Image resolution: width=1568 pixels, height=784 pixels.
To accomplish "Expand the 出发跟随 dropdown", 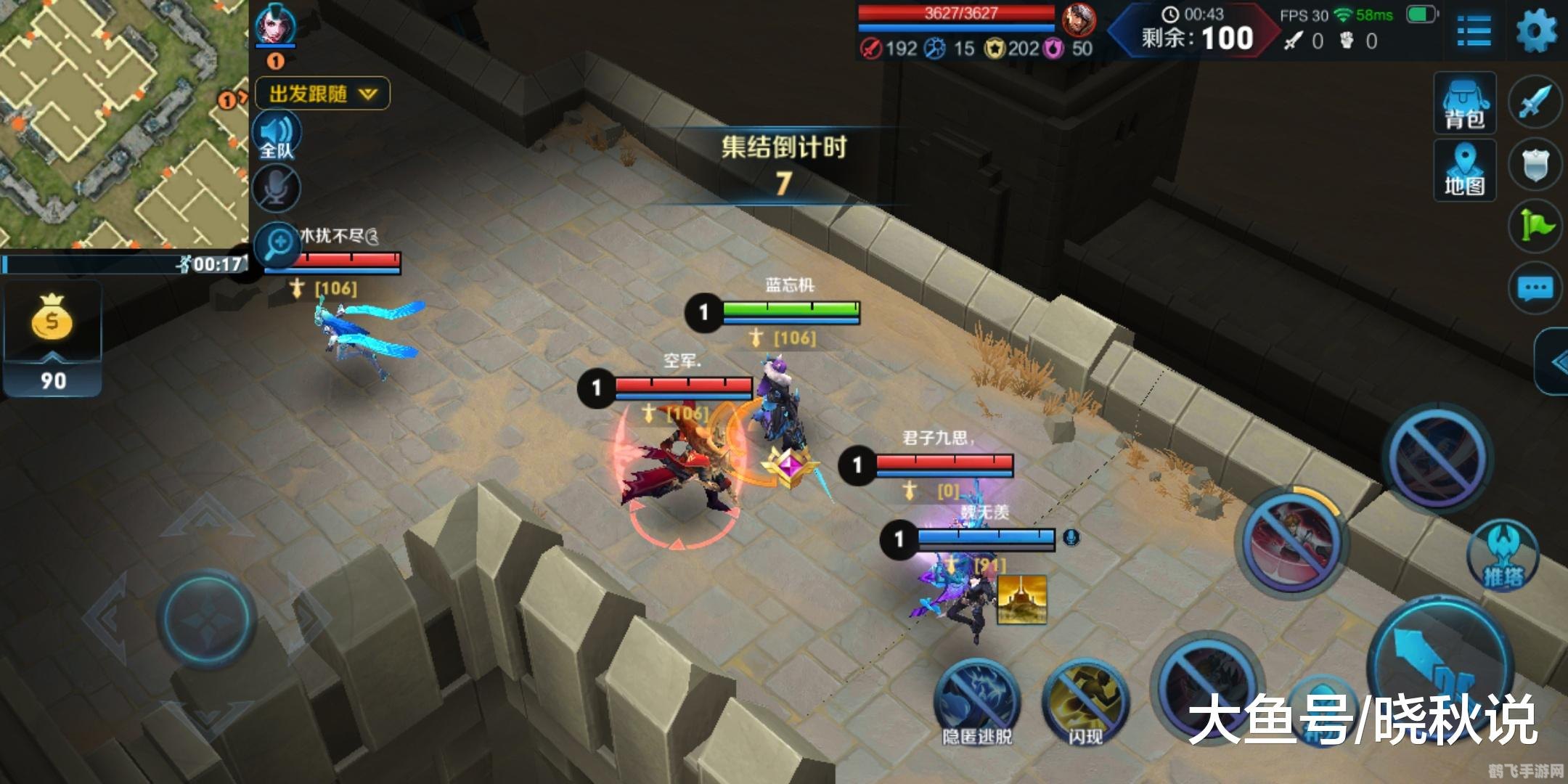I will coord(322,94).
